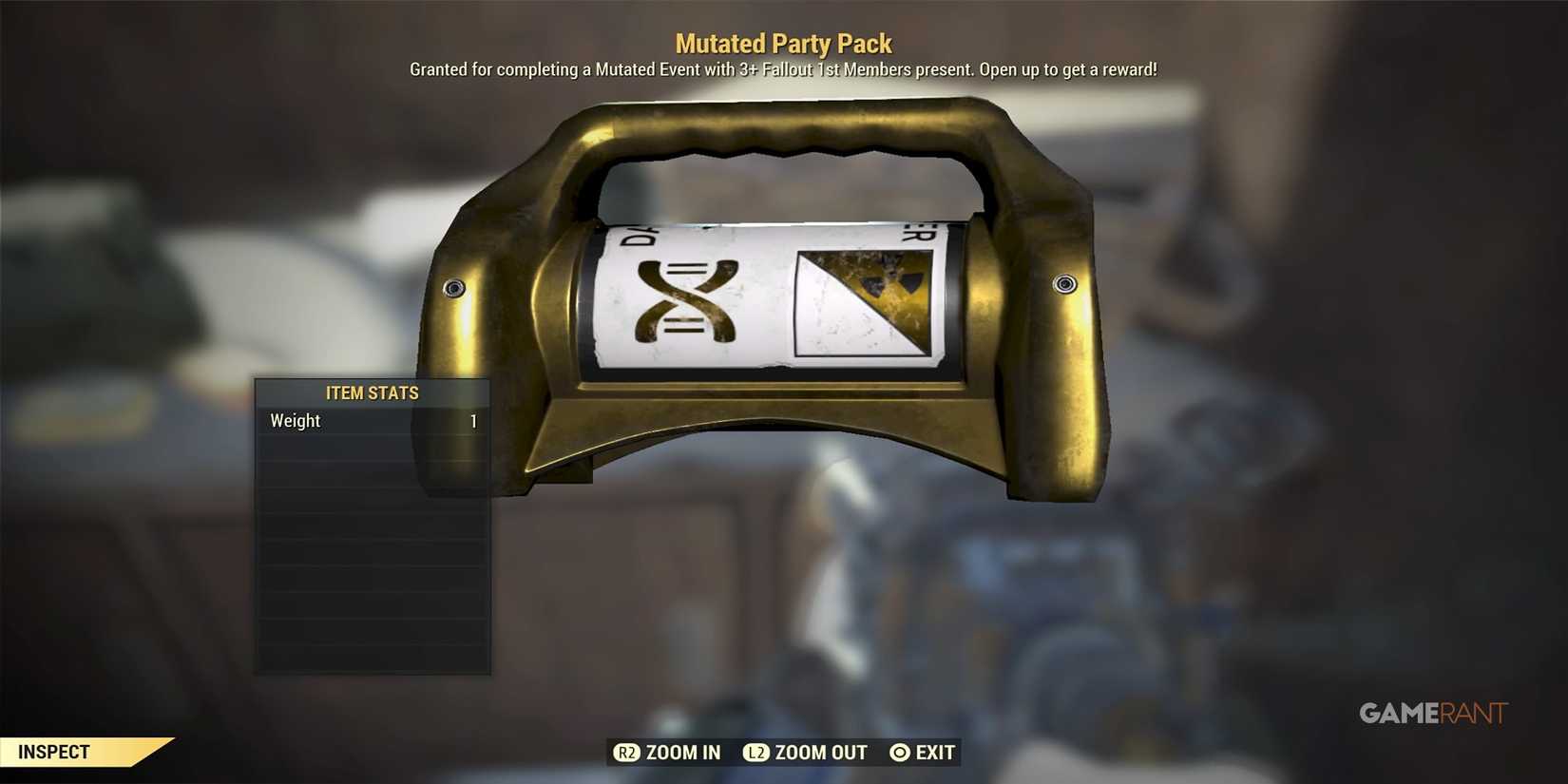The height and width of the screenshot is (784, 1568).
Task: Select the ITEM STATS header
Action: 372,392
